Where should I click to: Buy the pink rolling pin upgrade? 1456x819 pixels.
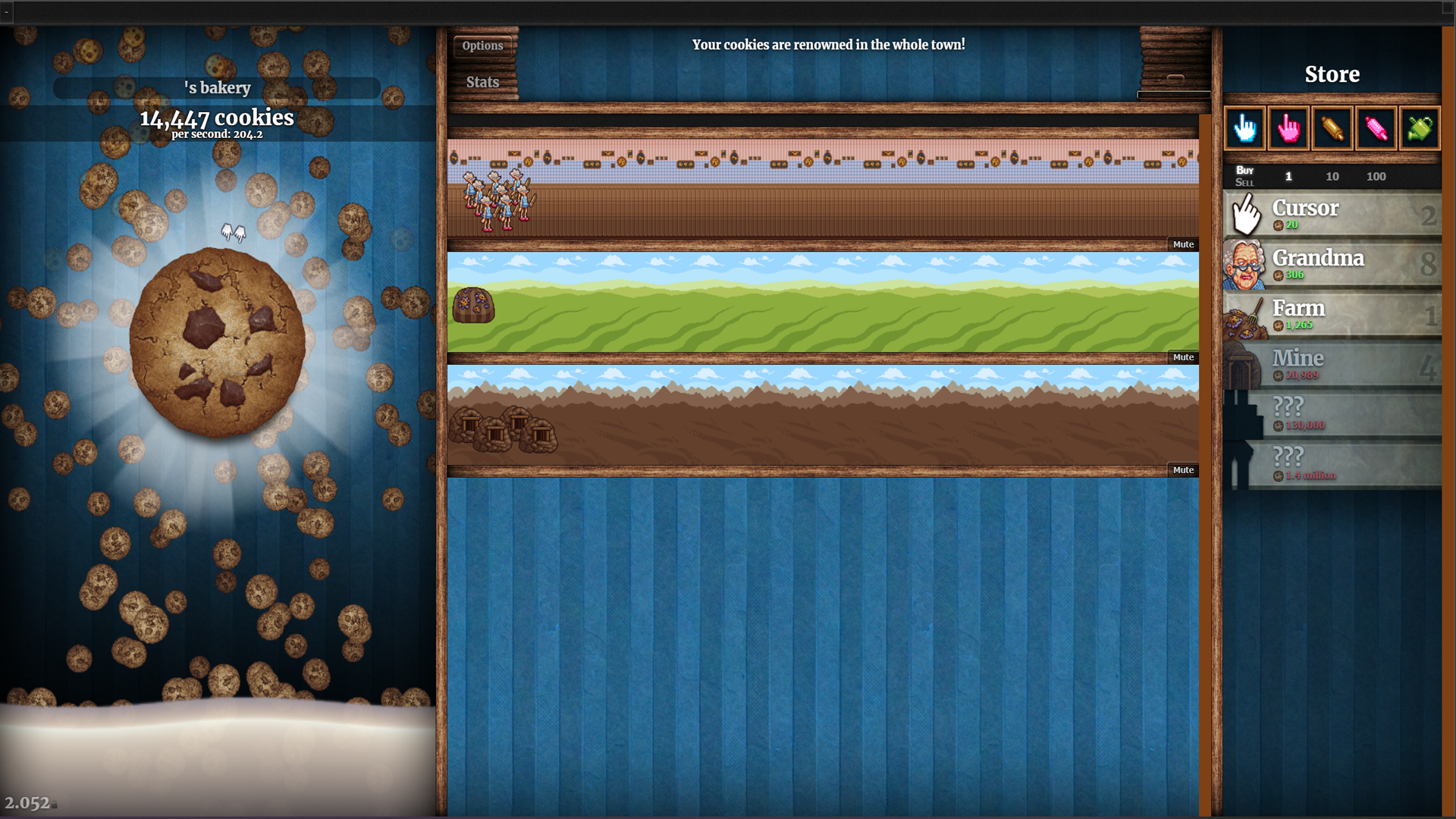point(1376,128)
